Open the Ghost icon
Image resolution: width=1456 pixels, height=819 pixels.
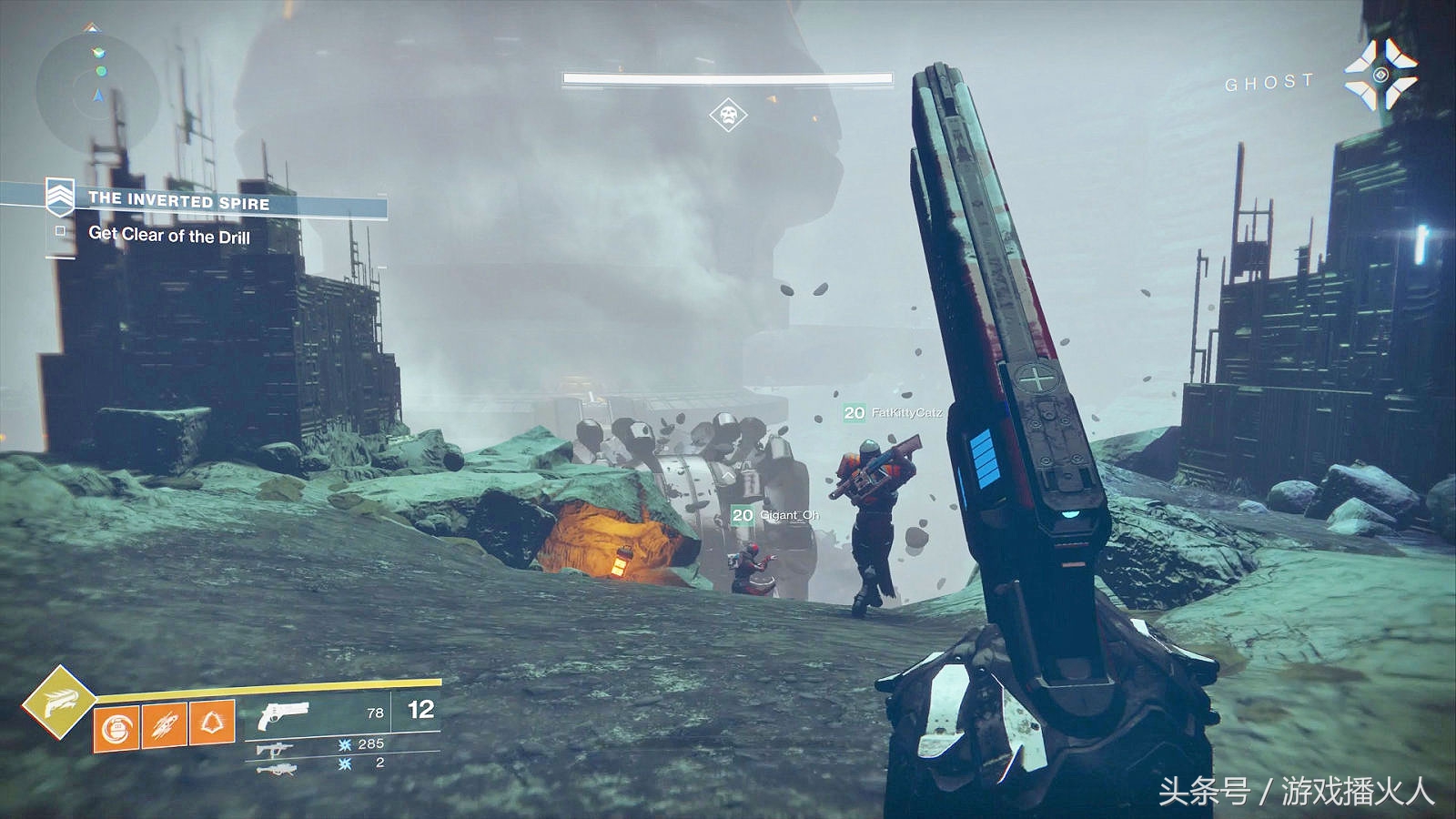coord(1380,75)
